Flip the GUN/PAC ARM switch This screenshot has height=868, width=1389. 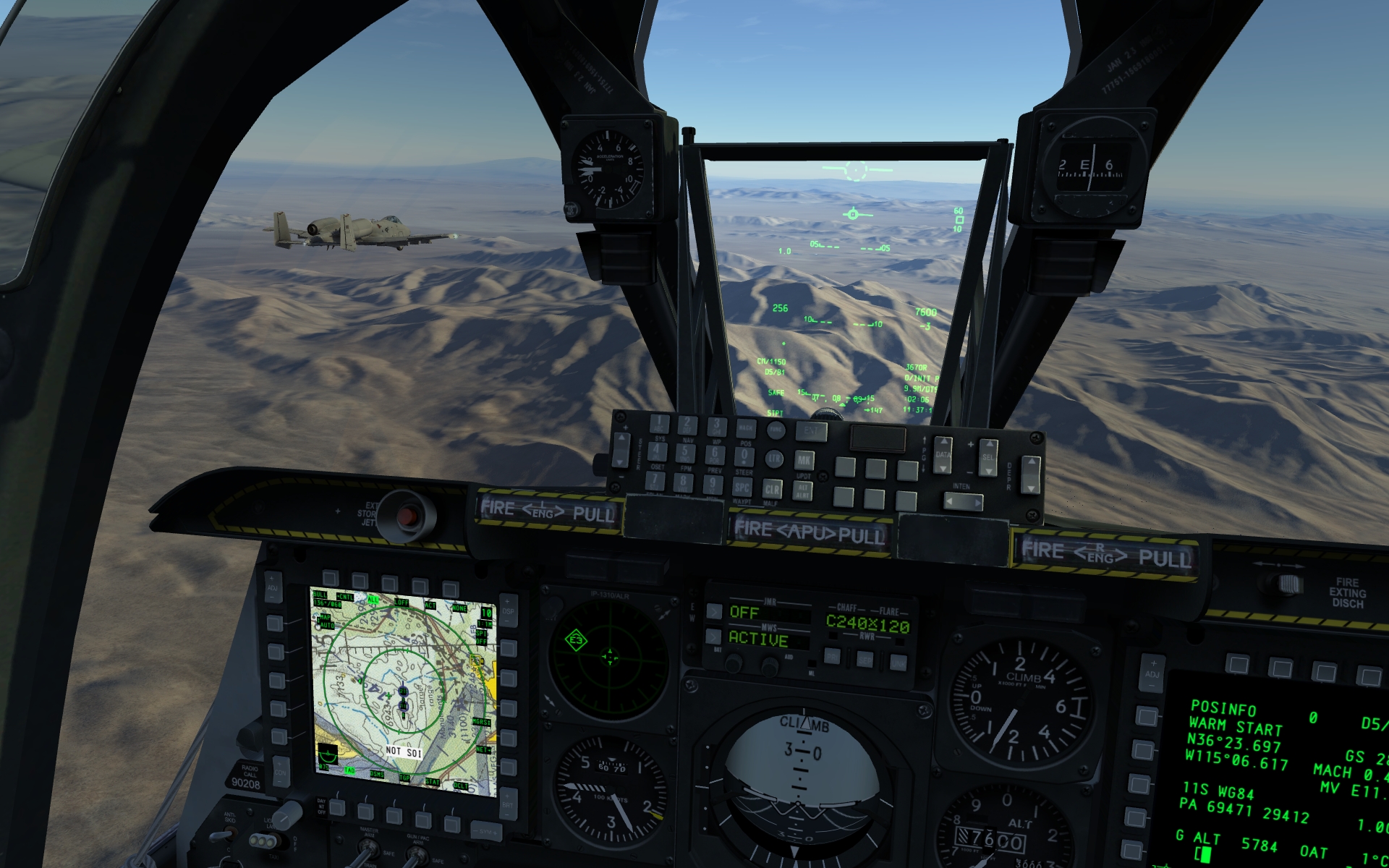click(x=417, y=854)
